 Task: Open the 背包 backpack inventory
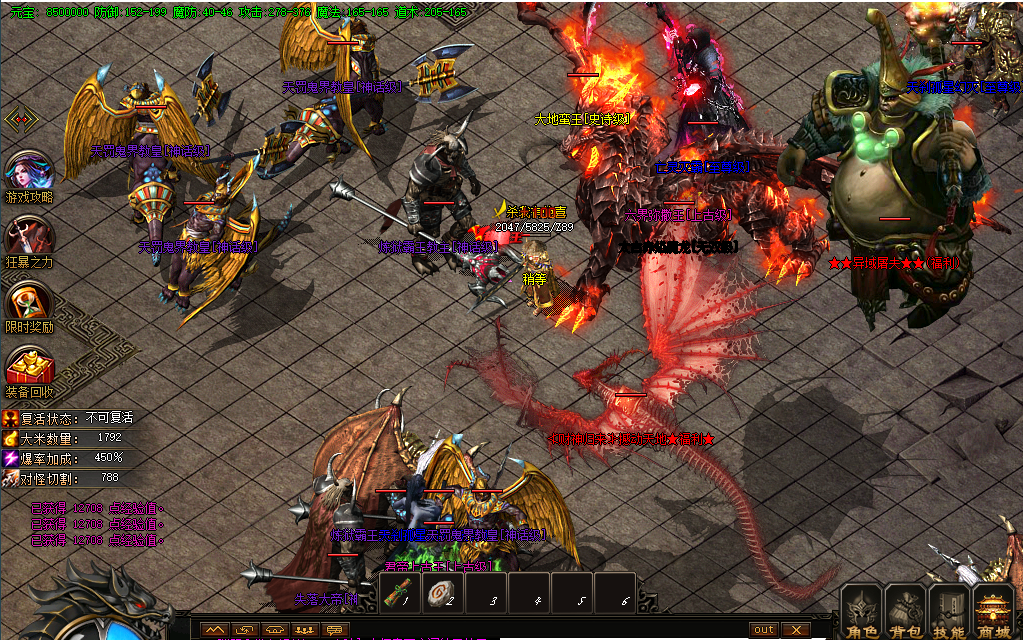tap(905, 611)
